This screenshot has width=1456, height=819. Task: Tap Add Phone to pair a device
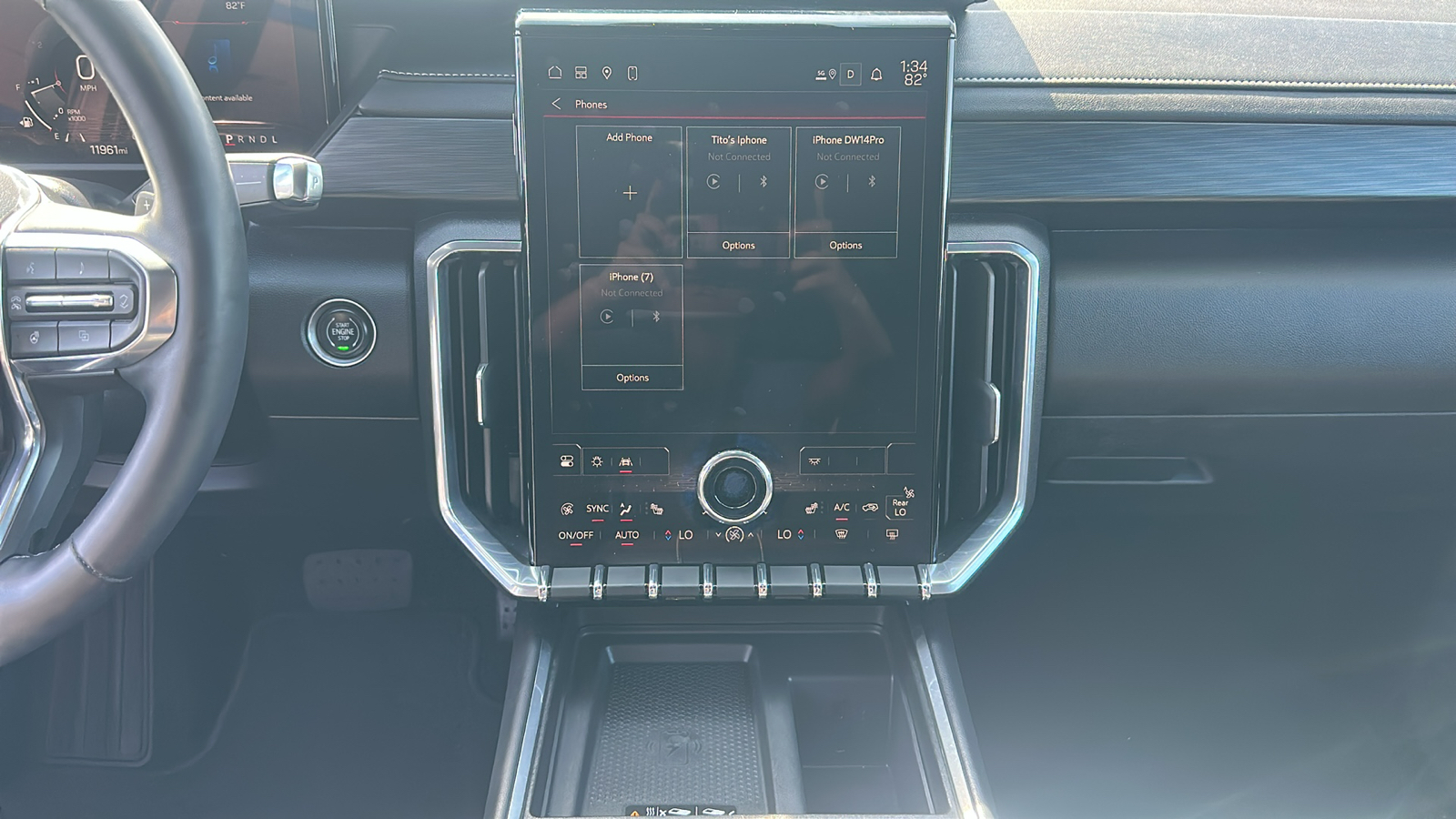coord(631,192)
